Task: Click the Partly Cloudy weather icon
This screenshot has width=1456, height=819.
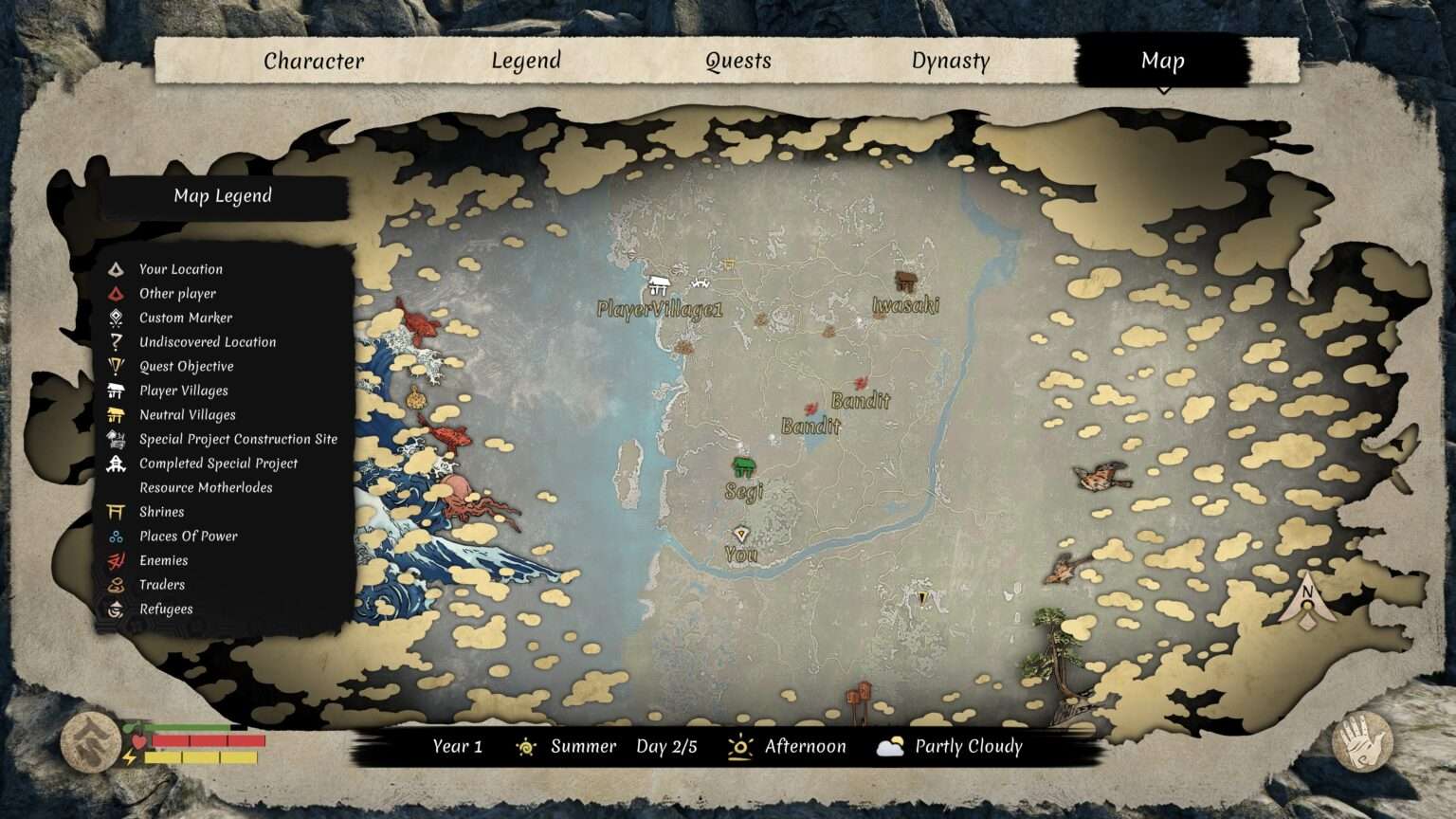Action: [889, 747]
